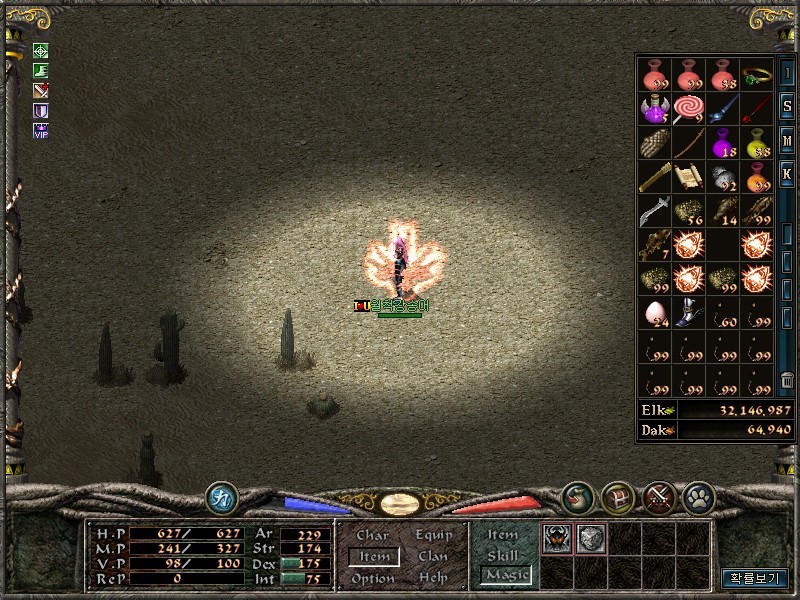Click the paw print pet button
This screenshot has height=600, width=800.
pyautogui.click(x=696, y=497)
